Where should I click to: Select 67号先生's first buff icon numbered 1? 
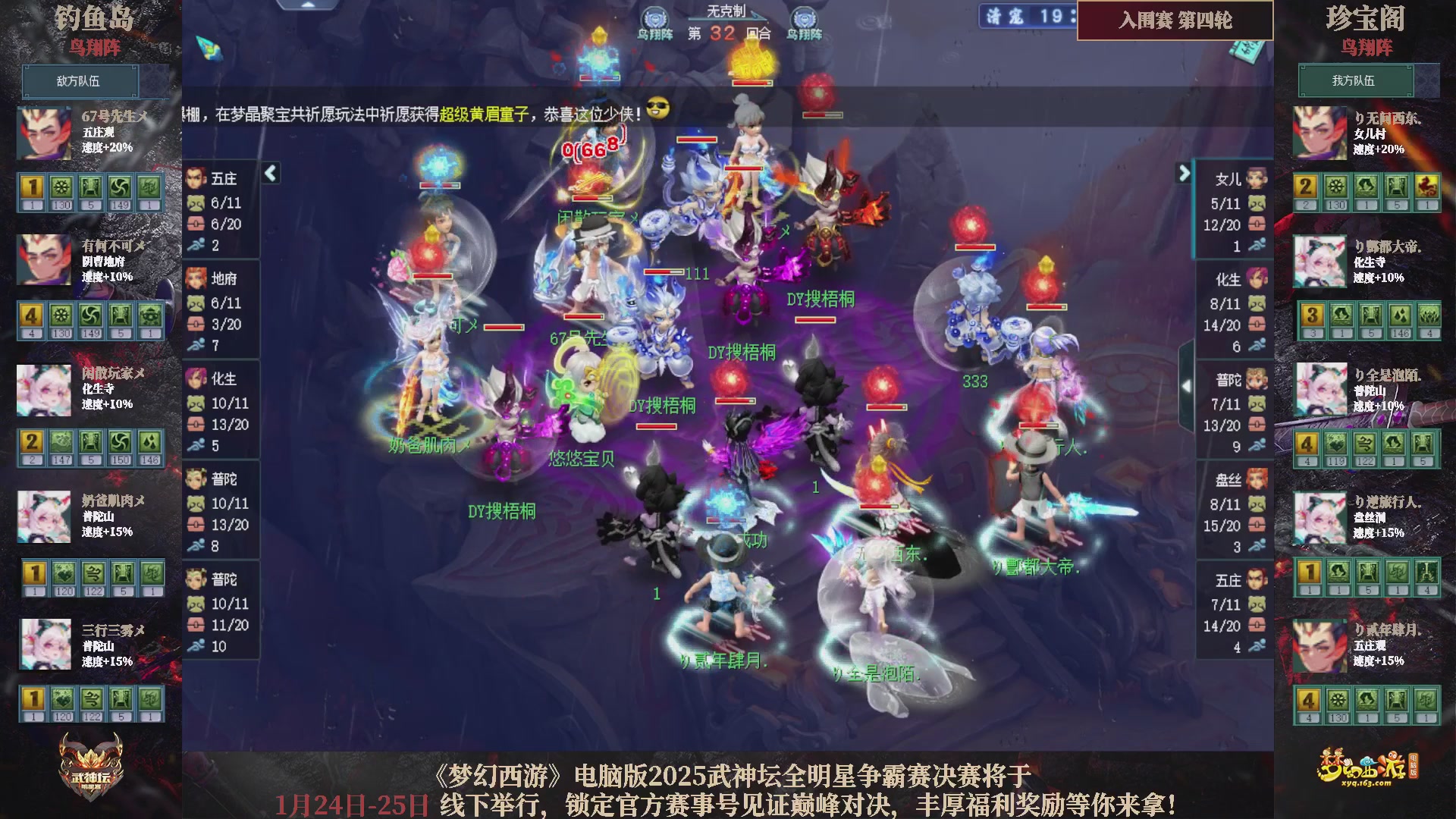tap(30, 186)
